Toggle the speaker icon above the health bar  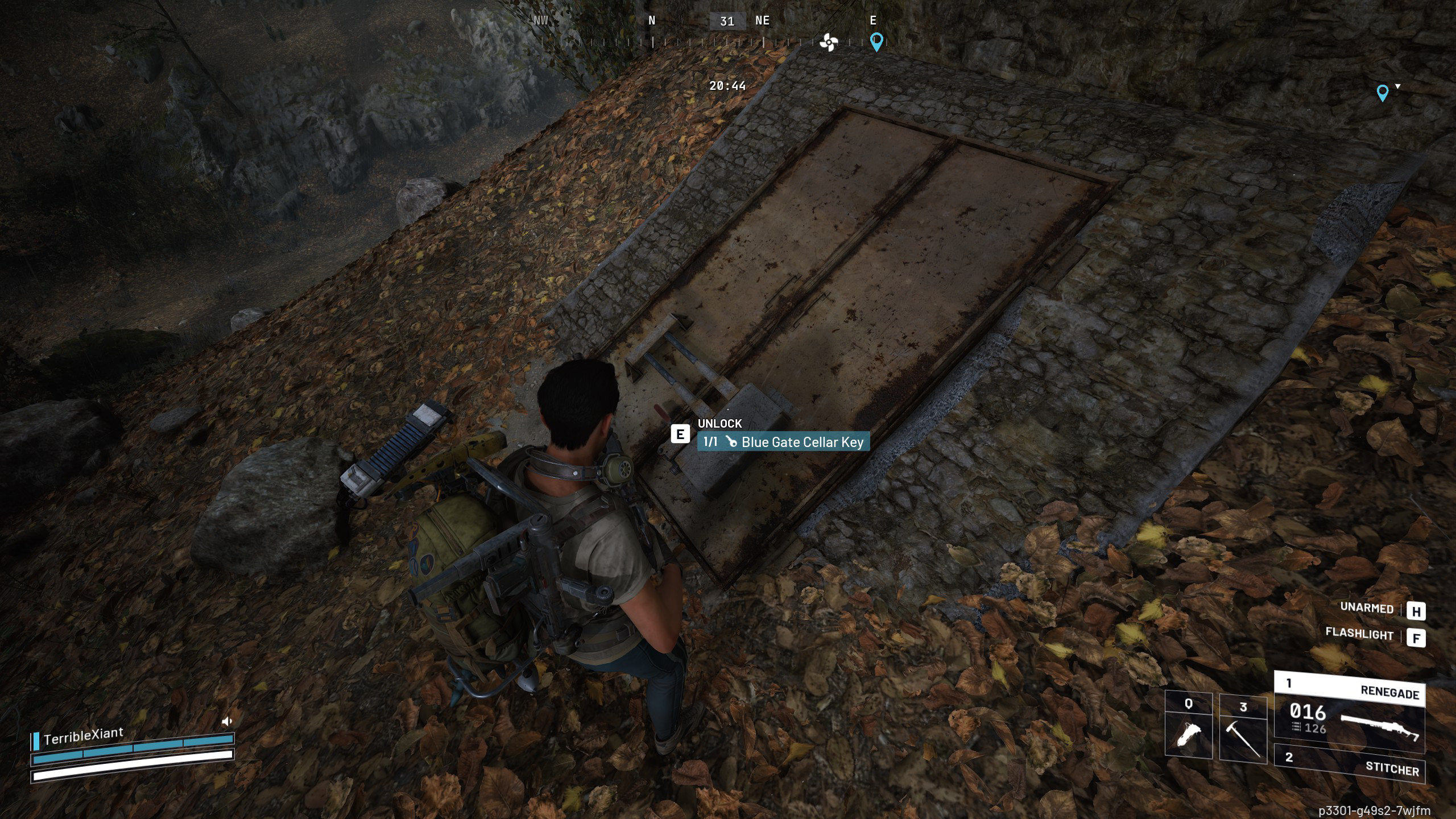[x=227, y=721]
